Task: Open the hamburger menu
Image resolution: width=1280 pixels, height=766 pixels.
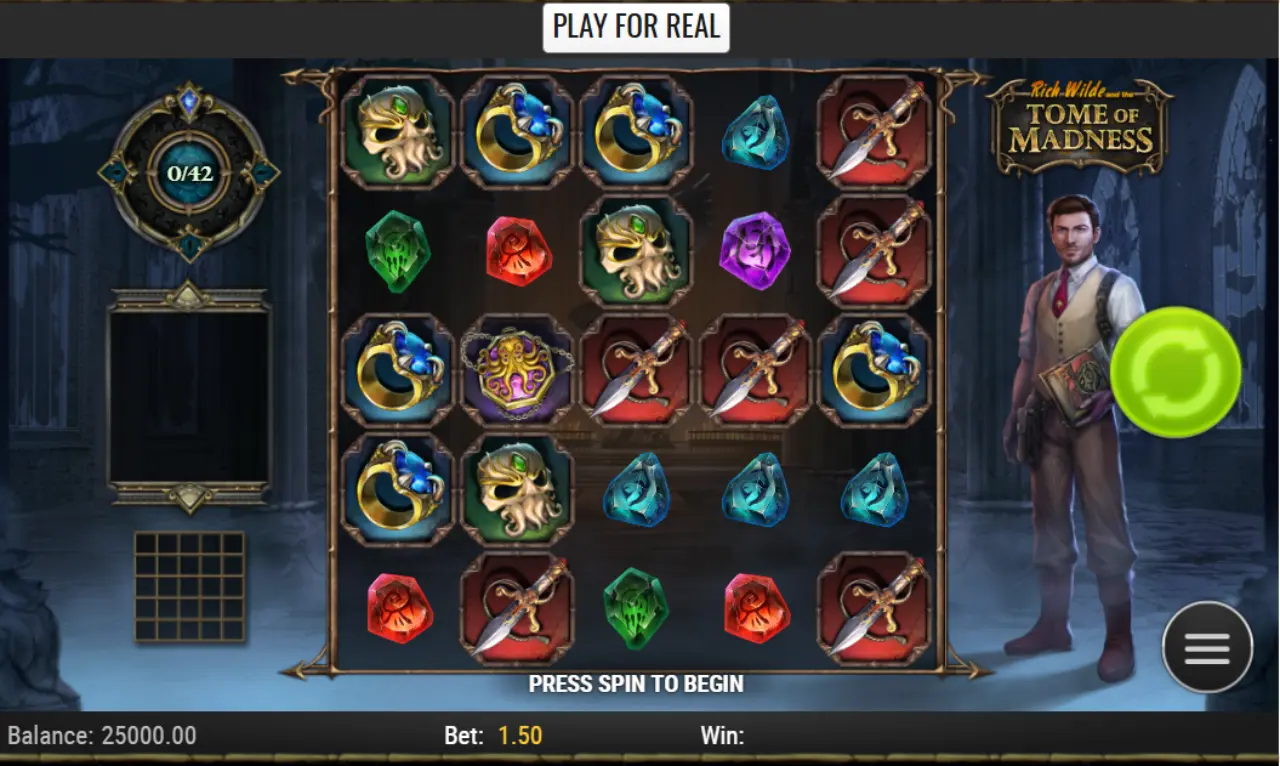Action: coord(1207,647)
